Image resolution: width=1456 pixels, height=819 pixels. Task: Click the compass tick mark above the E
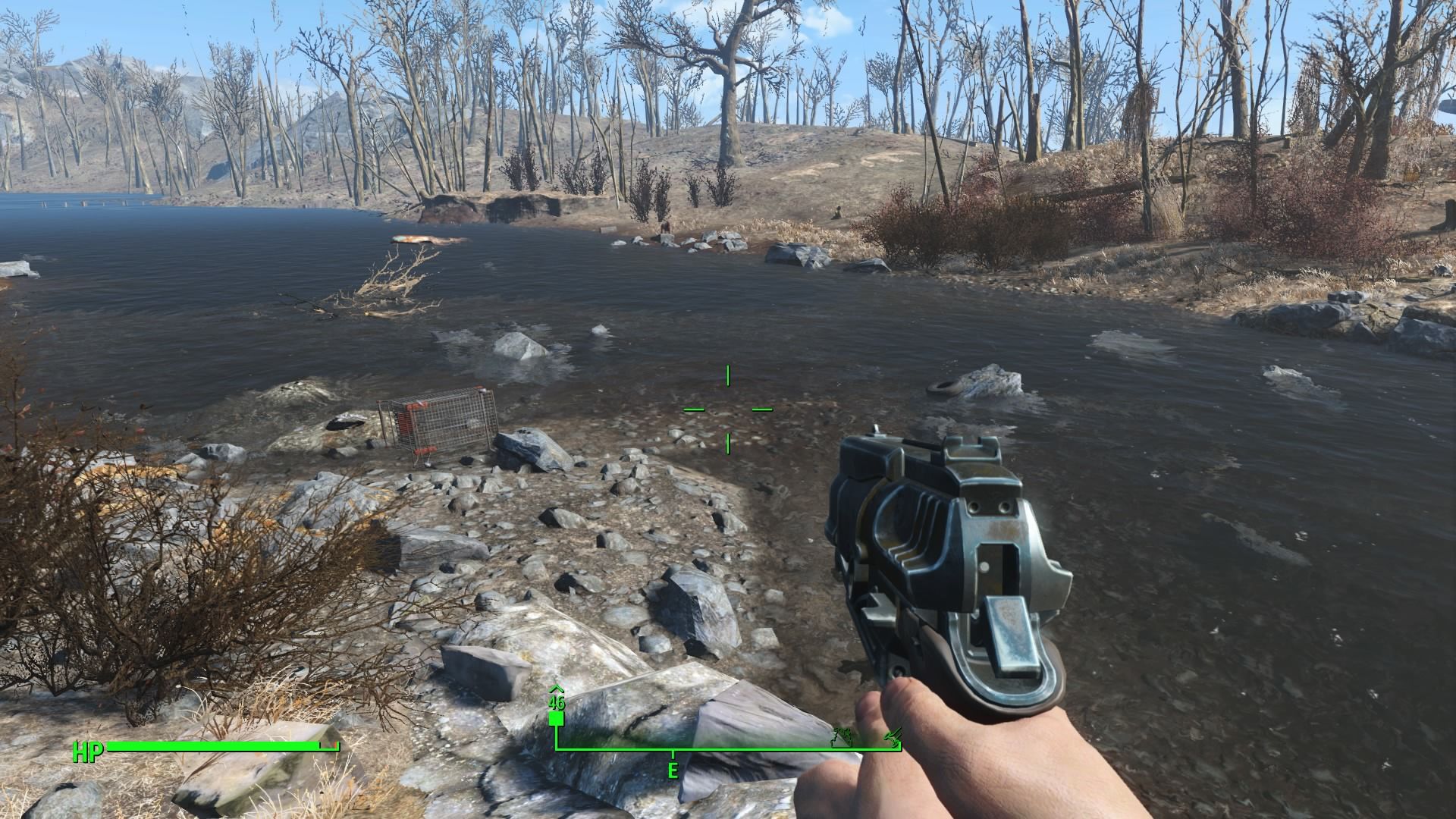click(673, 754)
